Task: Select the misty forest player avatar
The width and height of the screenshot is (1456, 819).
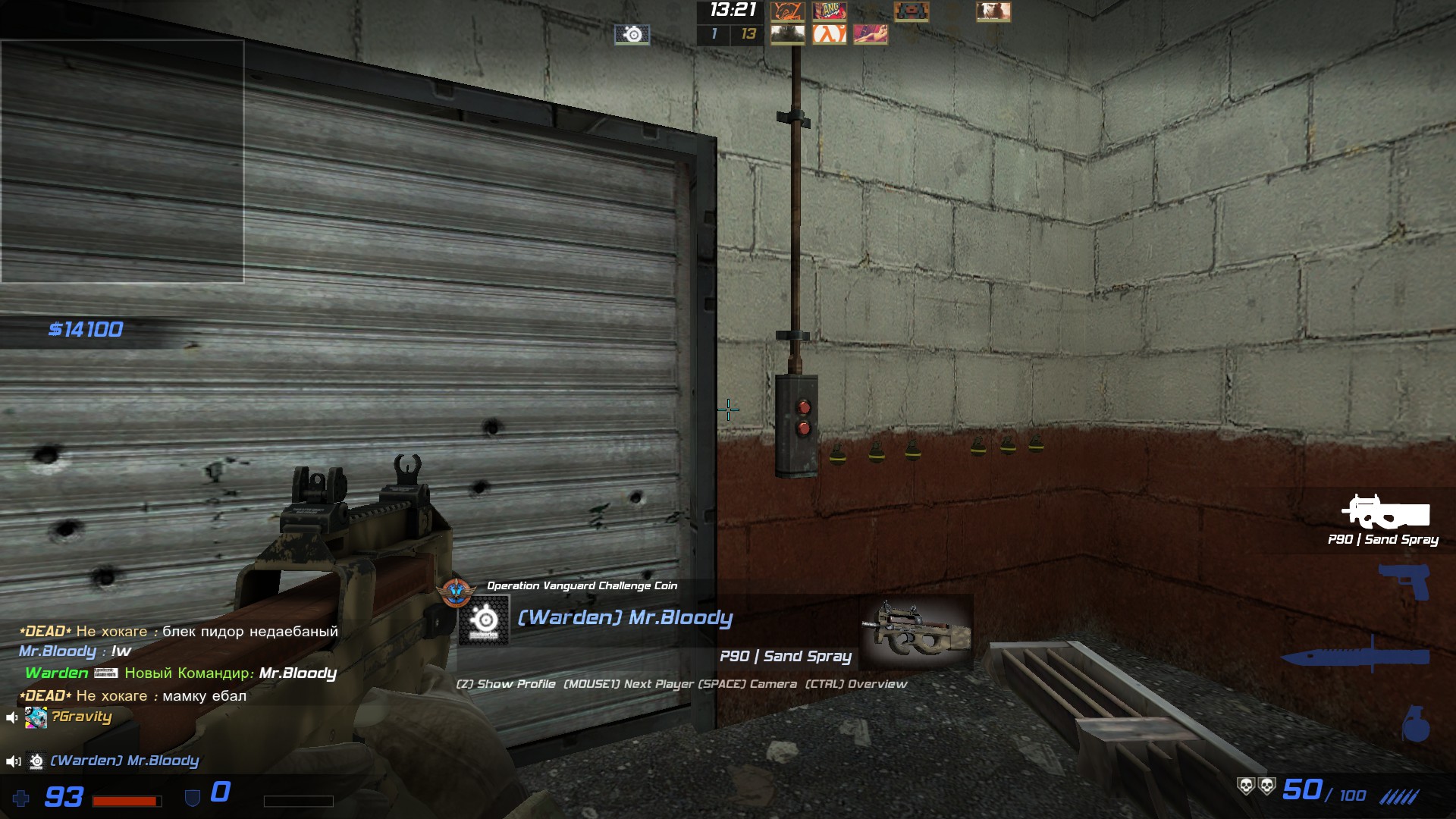Action: 787,34
